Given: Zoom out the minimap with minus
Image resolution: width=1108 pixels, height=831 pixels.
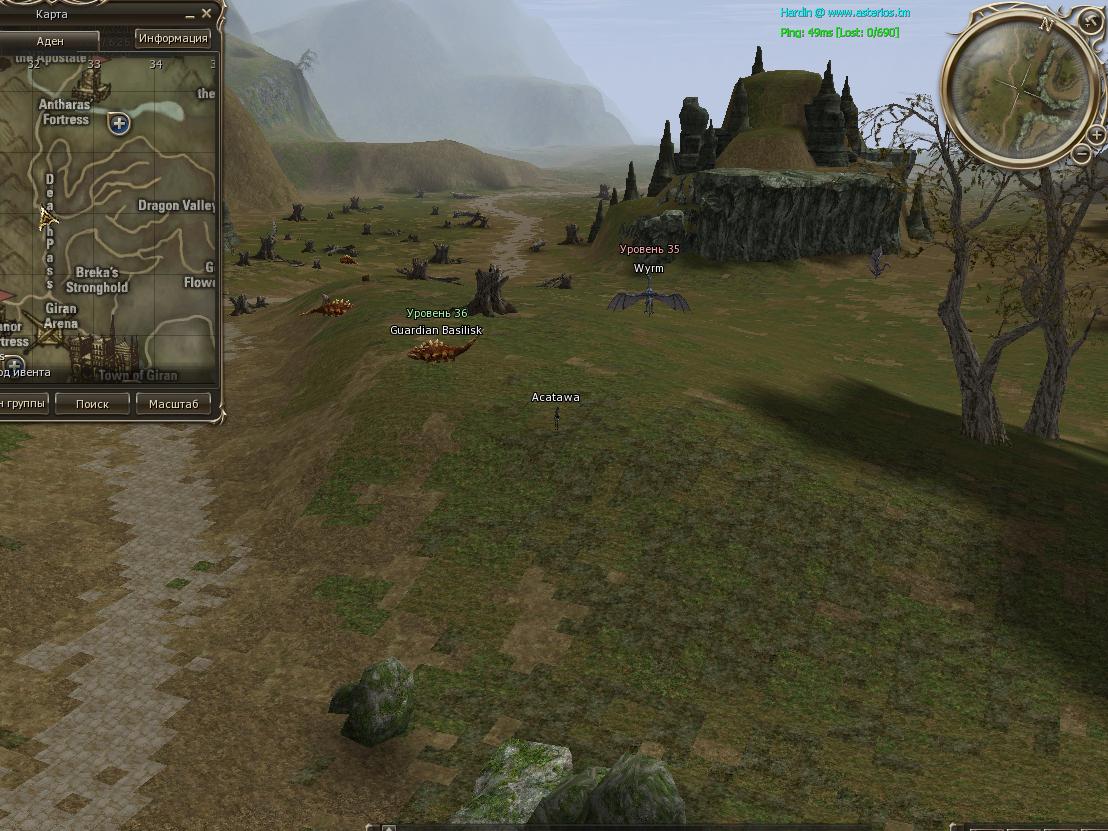Looking at the screenshot, I should click(x=1082, y=153).
